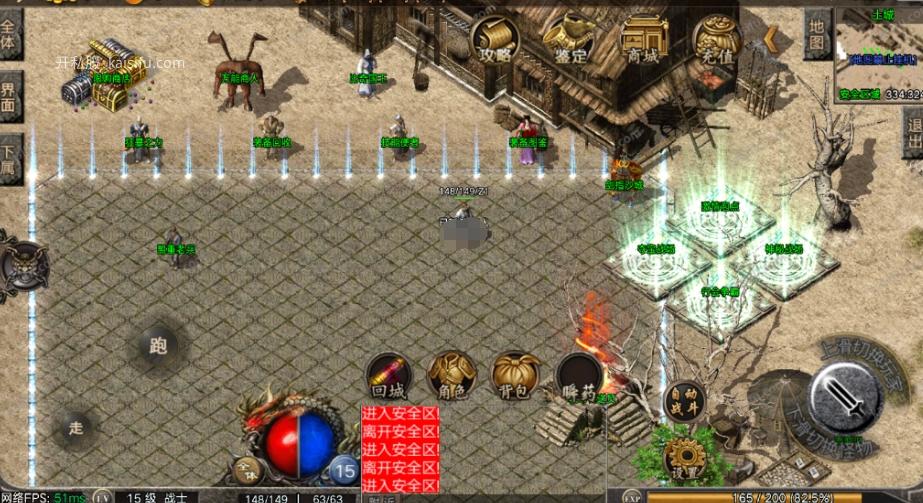Switch movement to 走 walk
Image resolution: width=923 pixels, height=503 pixels.
[x=77, y=428]
